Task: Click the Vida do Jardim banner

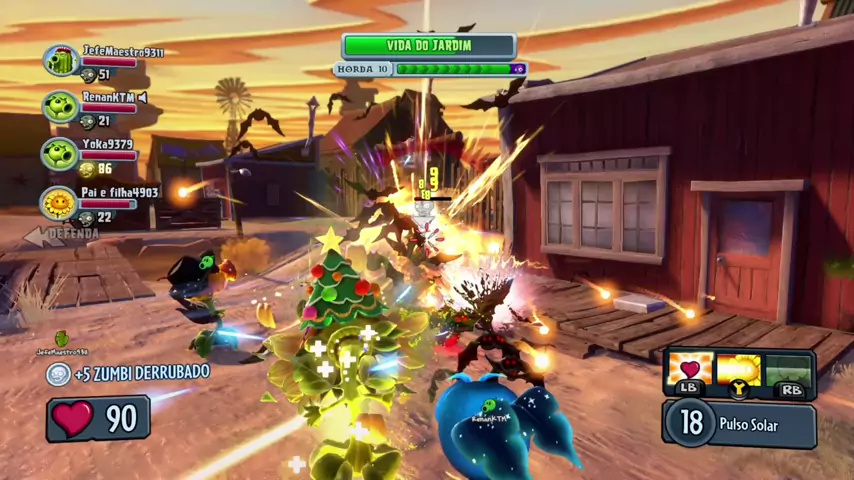Action: (429, 45)
